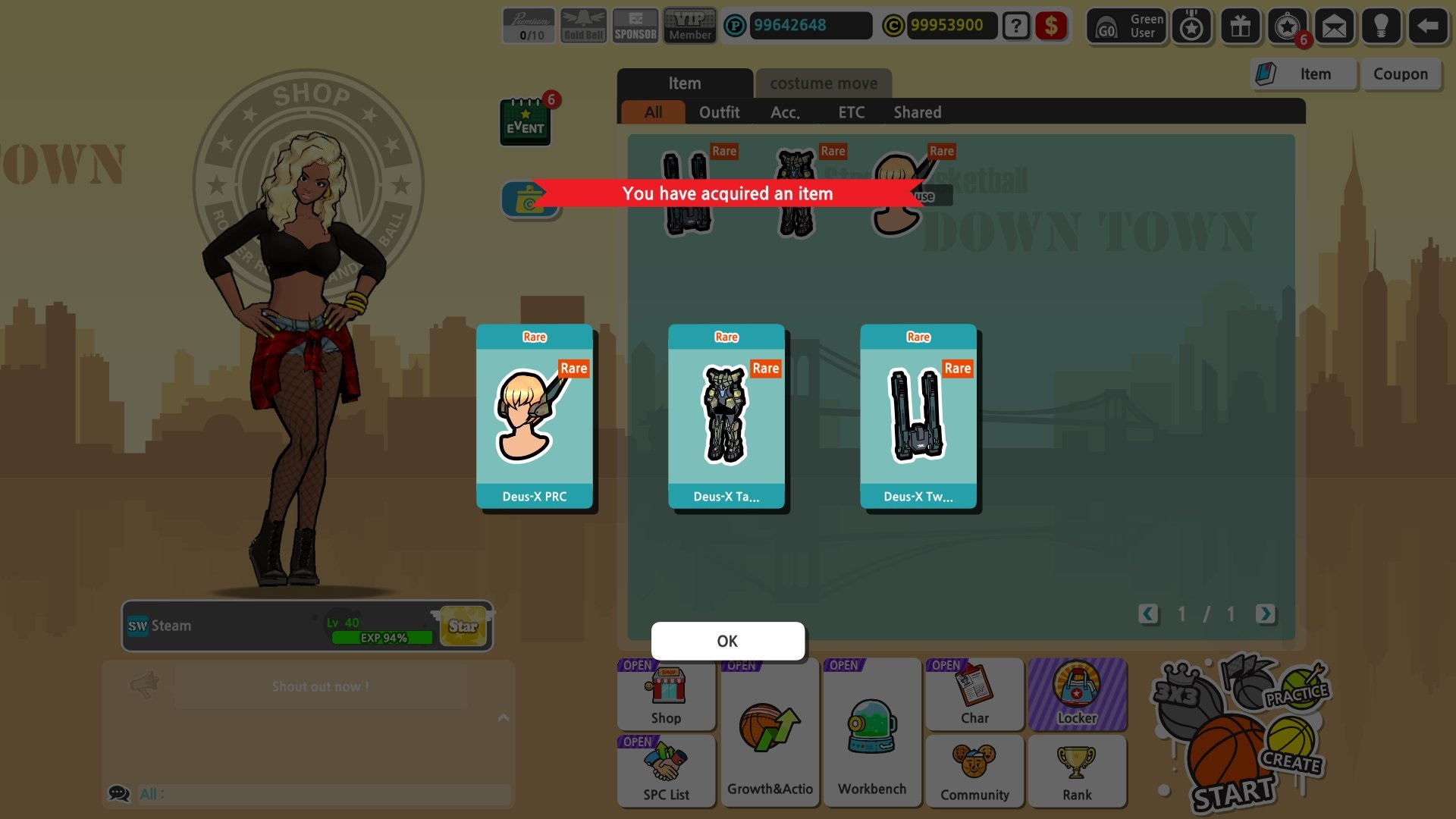Viewport: 1456px width, 819px height.
Task: Open the Locker
Action: 1078,694
